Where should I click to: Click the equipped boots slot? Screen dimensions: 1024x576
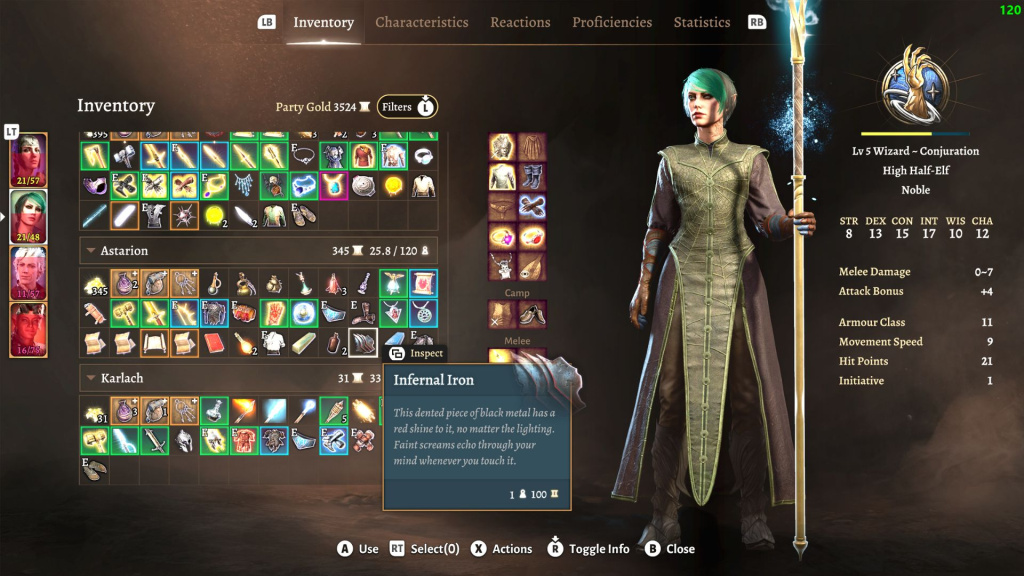click(532, 177)
